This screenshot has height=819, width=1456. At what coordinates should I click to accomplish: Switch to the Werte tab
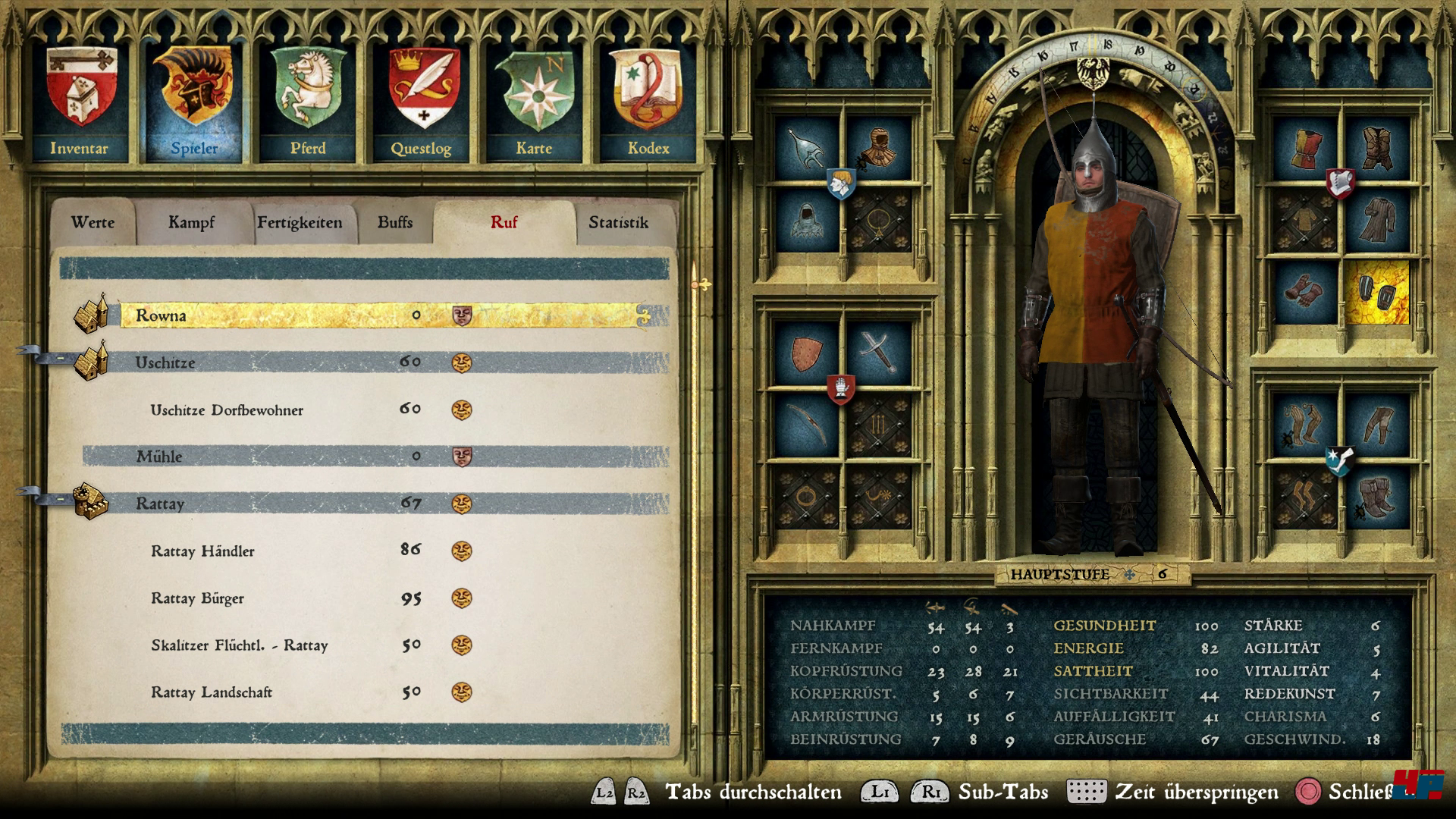(93, 222)
